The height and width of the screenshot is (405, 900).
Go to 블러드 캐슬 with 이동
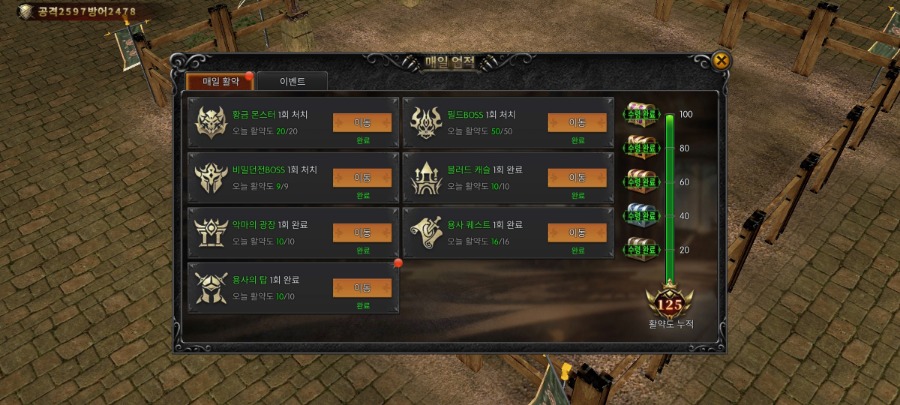[x=577, y=177]
